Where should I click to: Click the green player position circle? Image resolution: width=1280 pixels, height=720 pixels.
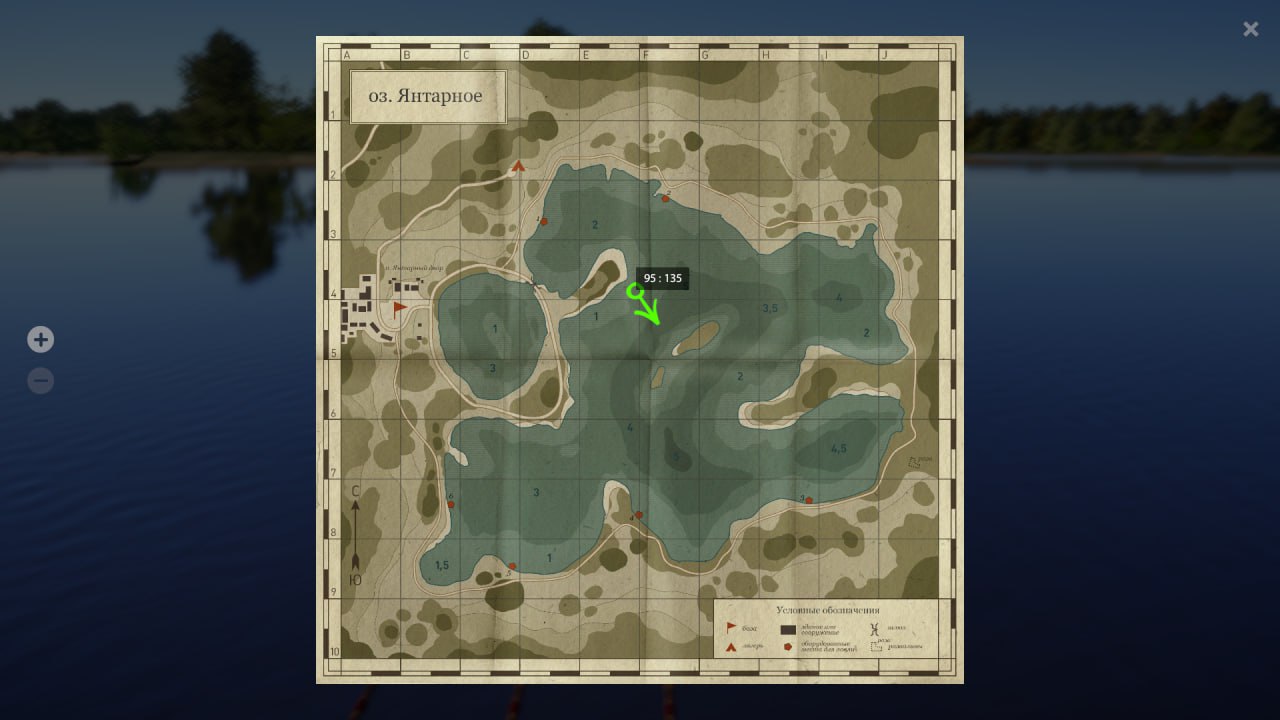(634, 291)
